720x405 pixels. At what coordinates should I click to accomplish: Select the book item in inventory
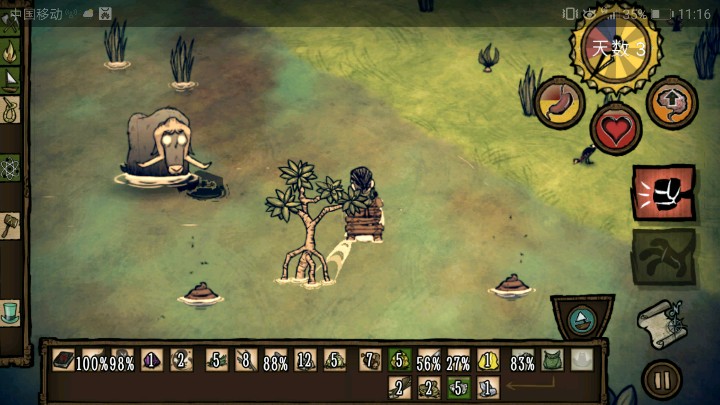pos(64,360)
